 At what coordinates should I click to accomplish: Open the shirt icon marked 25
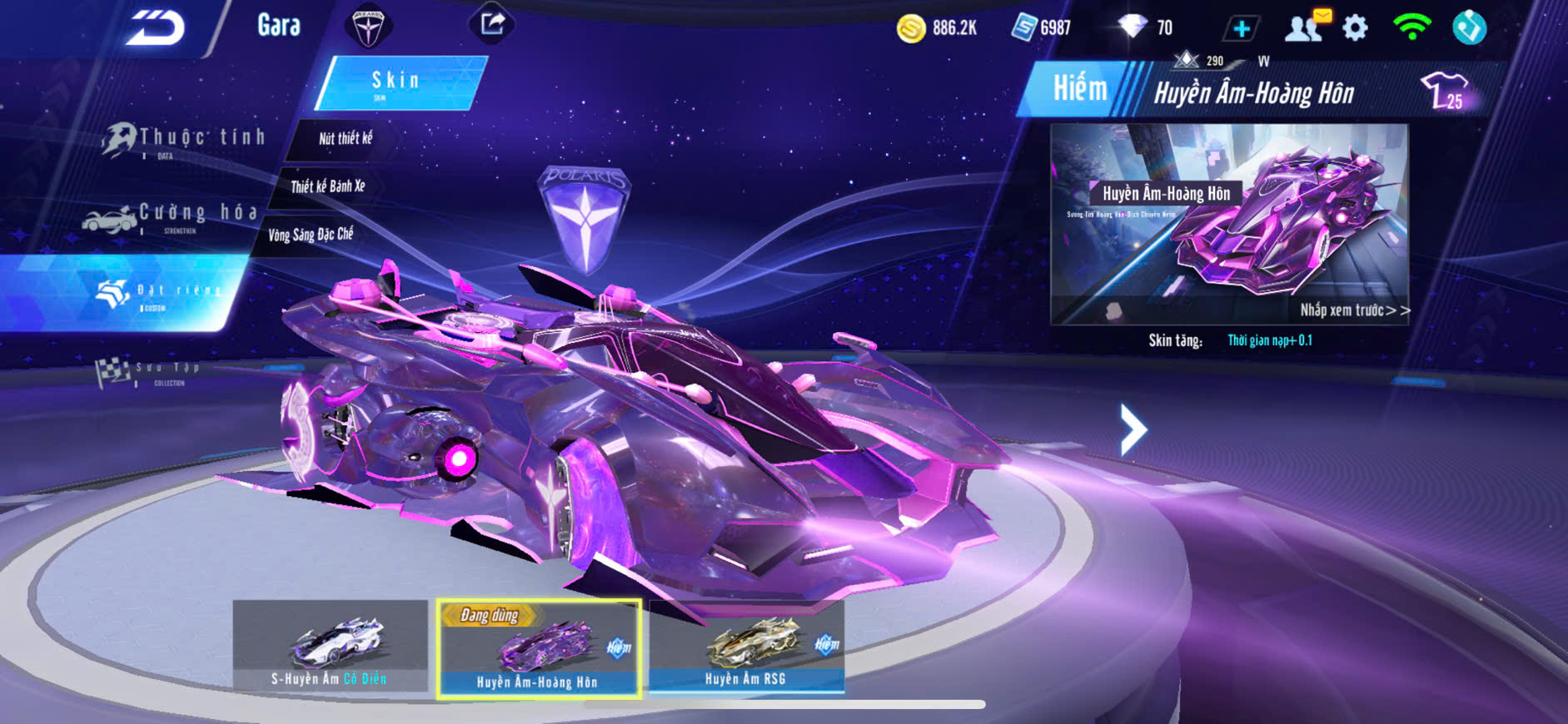1444,90
